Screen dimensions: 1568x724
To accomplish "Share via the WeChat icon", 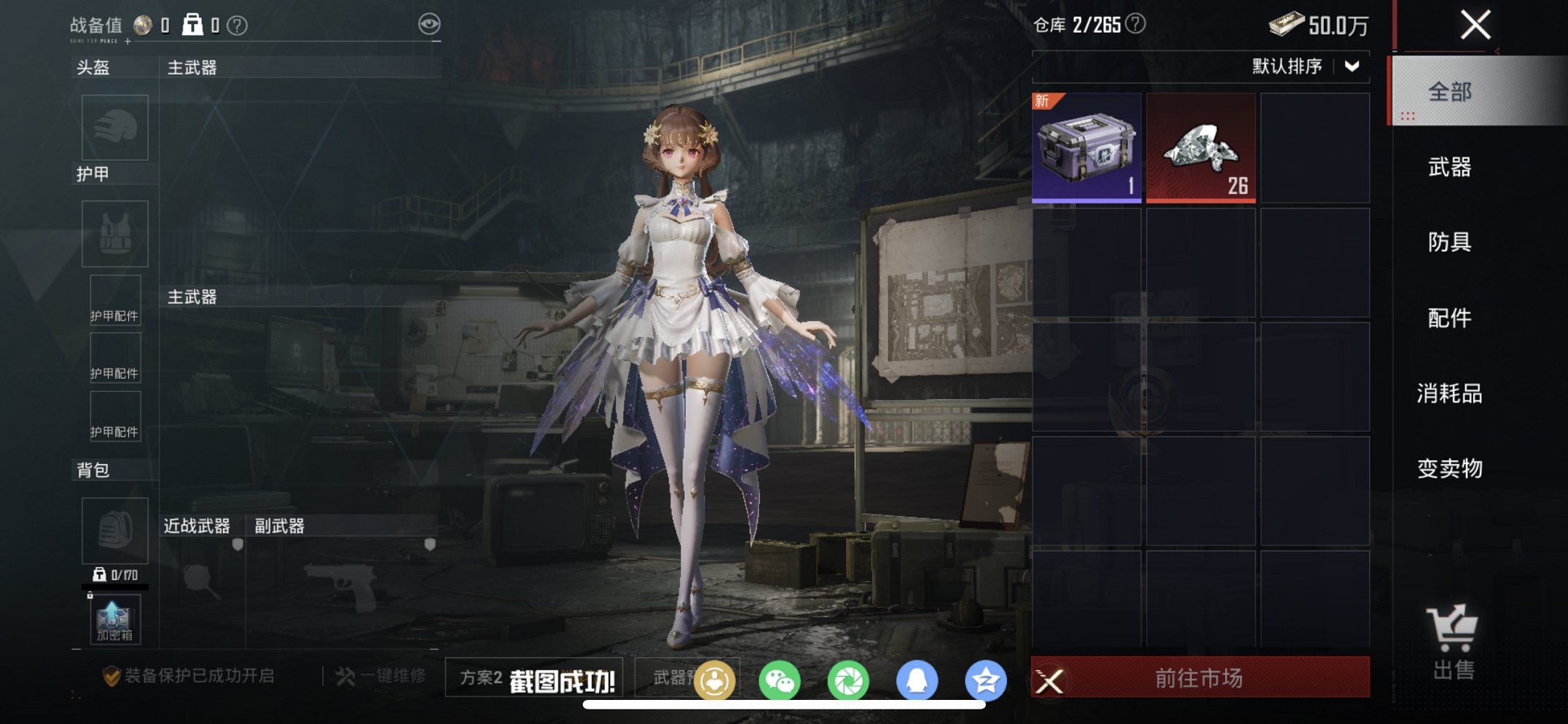I will pyautogui.click(x=781, y=679).
